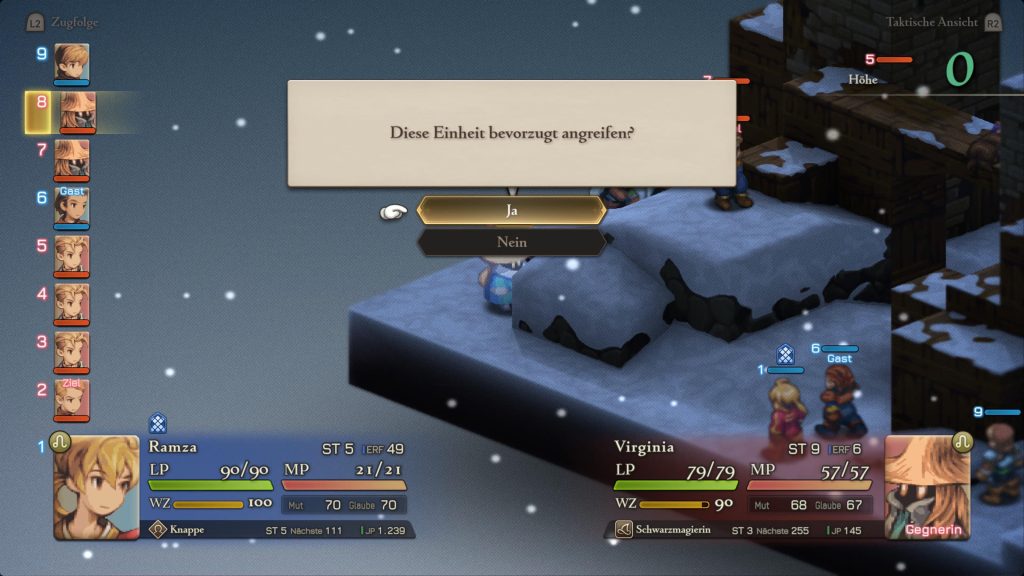1024x576 pixels.
Task: Click Ramza's character portrait
Action: 96,487
